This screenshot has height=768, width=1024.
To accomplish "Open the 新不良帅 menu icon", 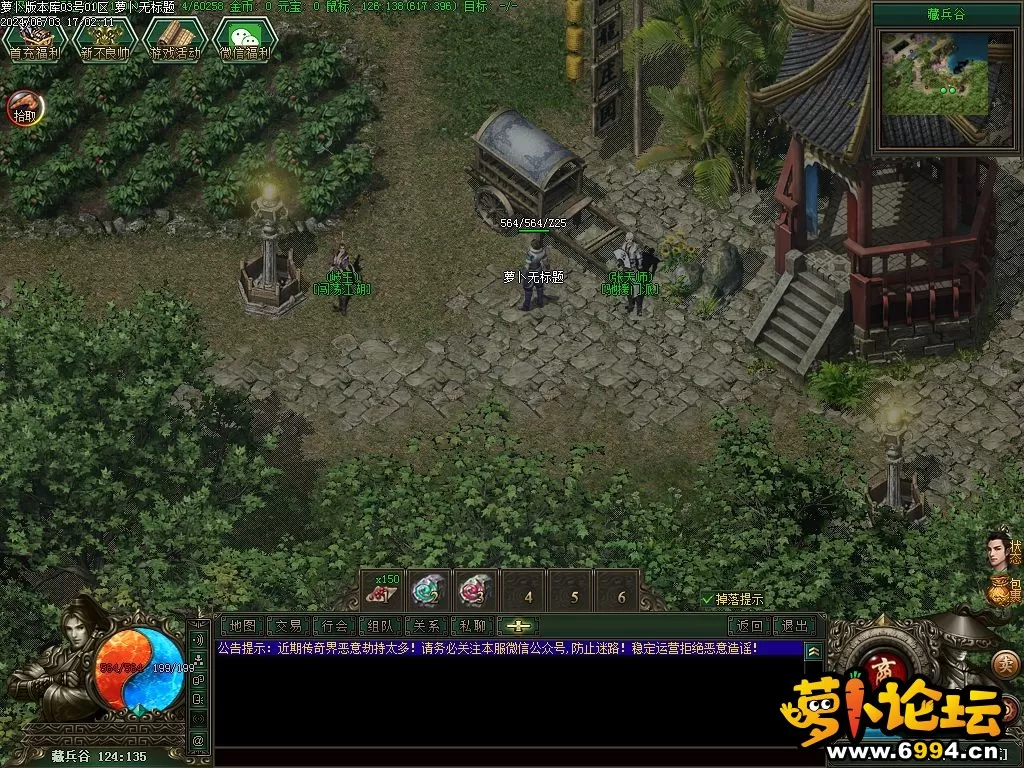I will pyautogui.click(x=105, y=40).
